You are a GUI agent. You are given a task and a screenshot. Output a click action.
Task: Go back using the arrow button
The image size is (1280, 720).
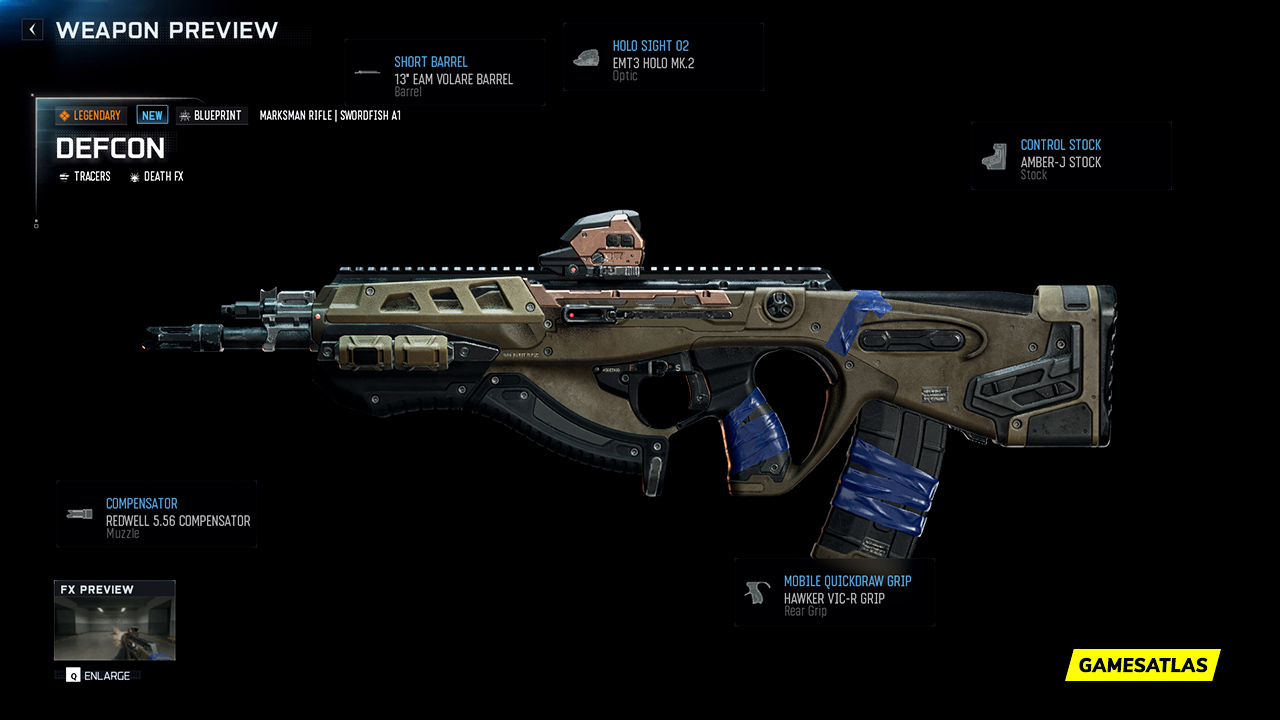(x=32, y=30)
